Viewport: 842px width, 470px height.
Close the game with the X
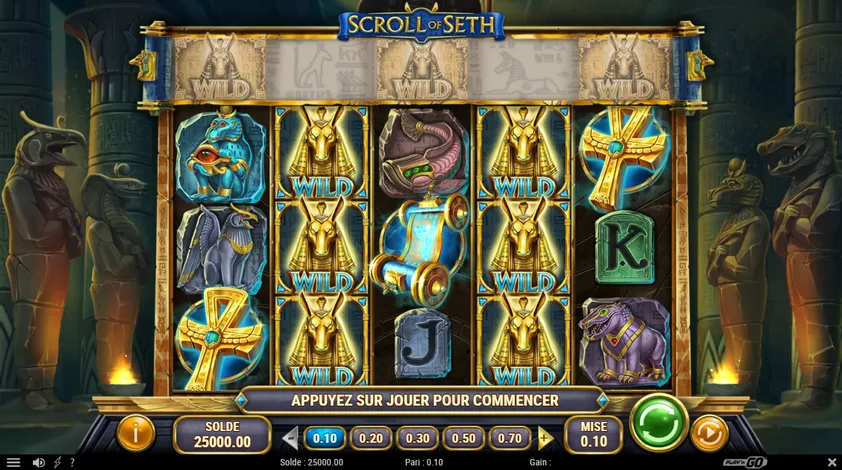(831, 462)
